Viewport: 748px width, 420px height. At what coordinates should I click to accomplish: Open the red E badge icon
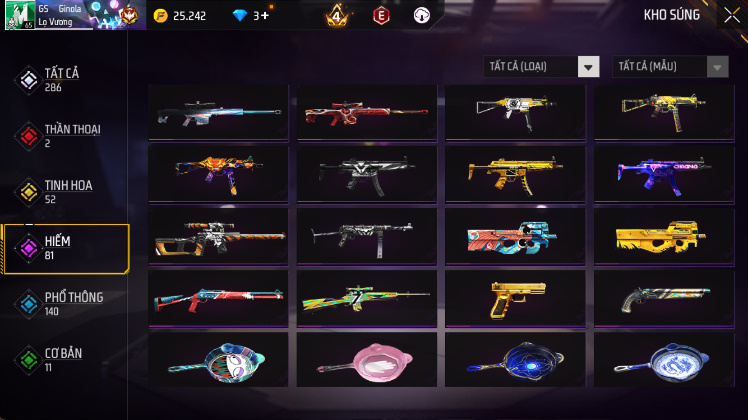point(380,16)
